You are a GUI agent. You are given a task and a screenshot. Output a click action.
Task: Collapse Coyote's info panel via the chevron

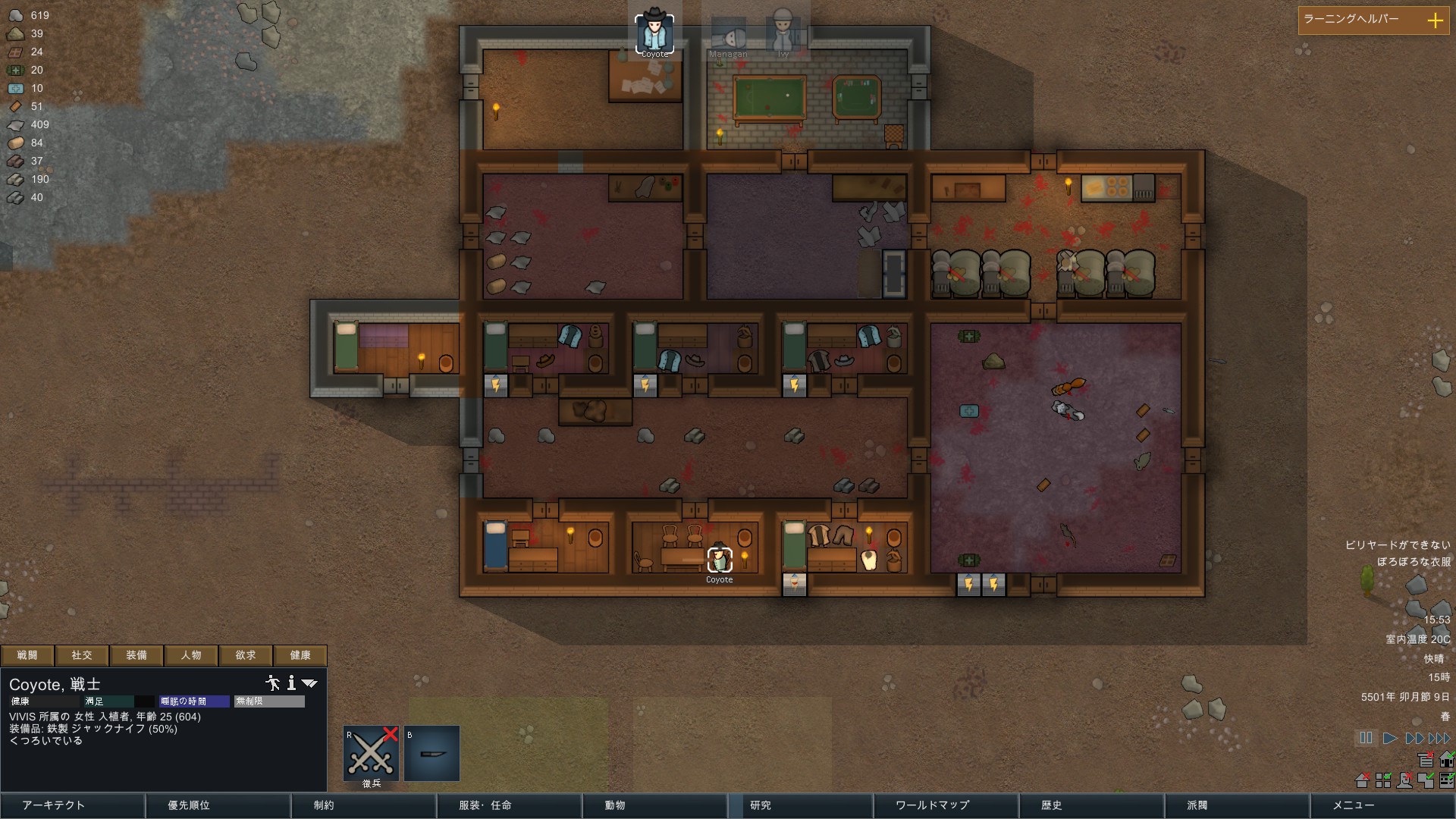[x=310, y=683]
